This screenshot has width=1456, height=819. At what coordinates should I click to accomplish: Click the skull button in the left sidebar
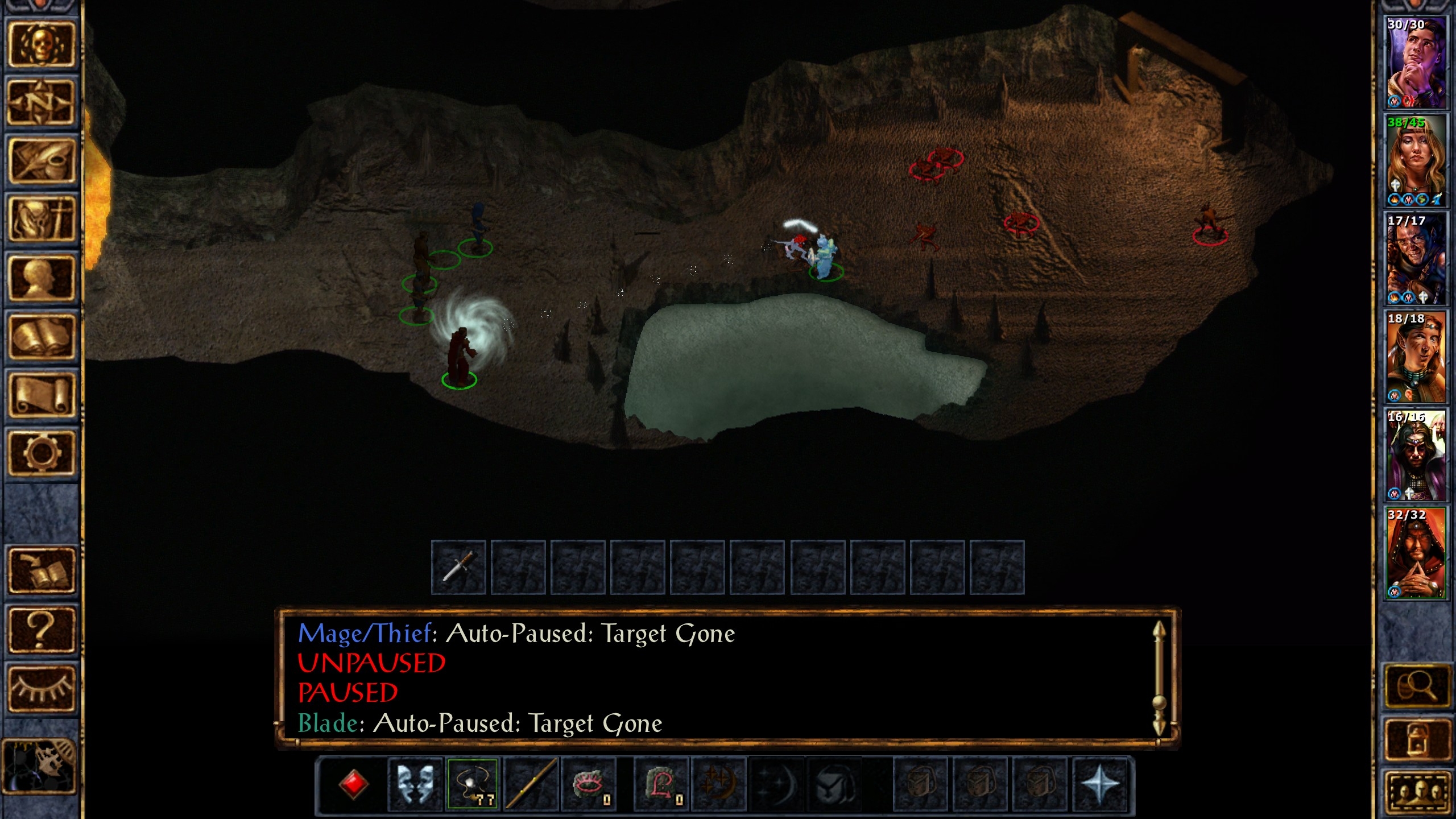(41, 45)
